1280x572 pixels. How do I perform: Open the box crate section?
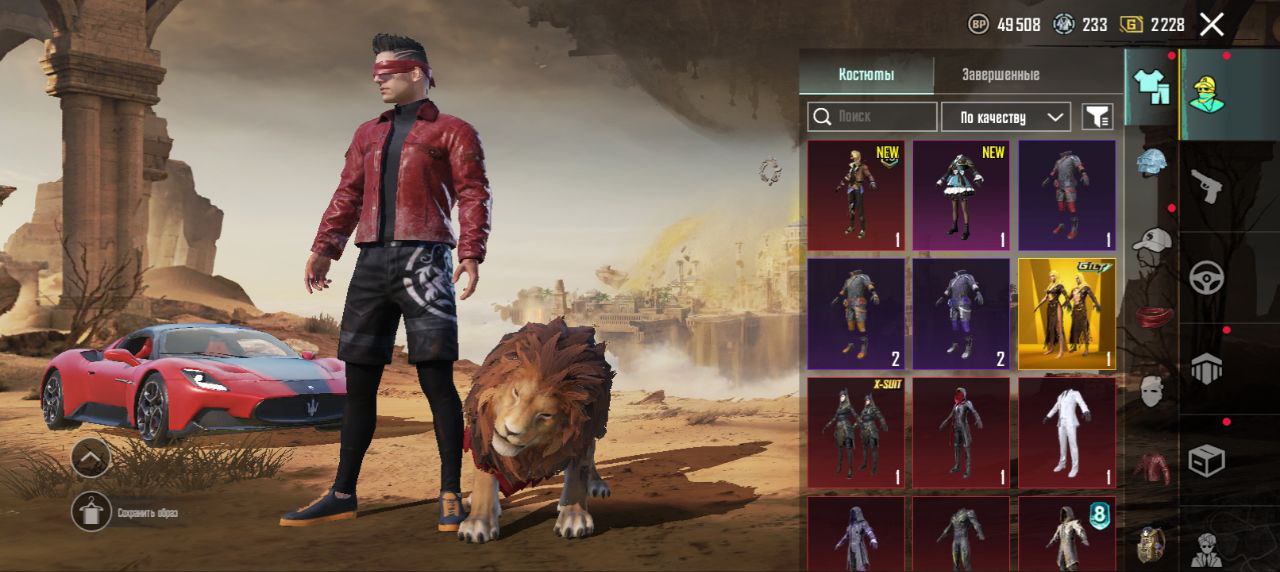tap(1206, 460)
